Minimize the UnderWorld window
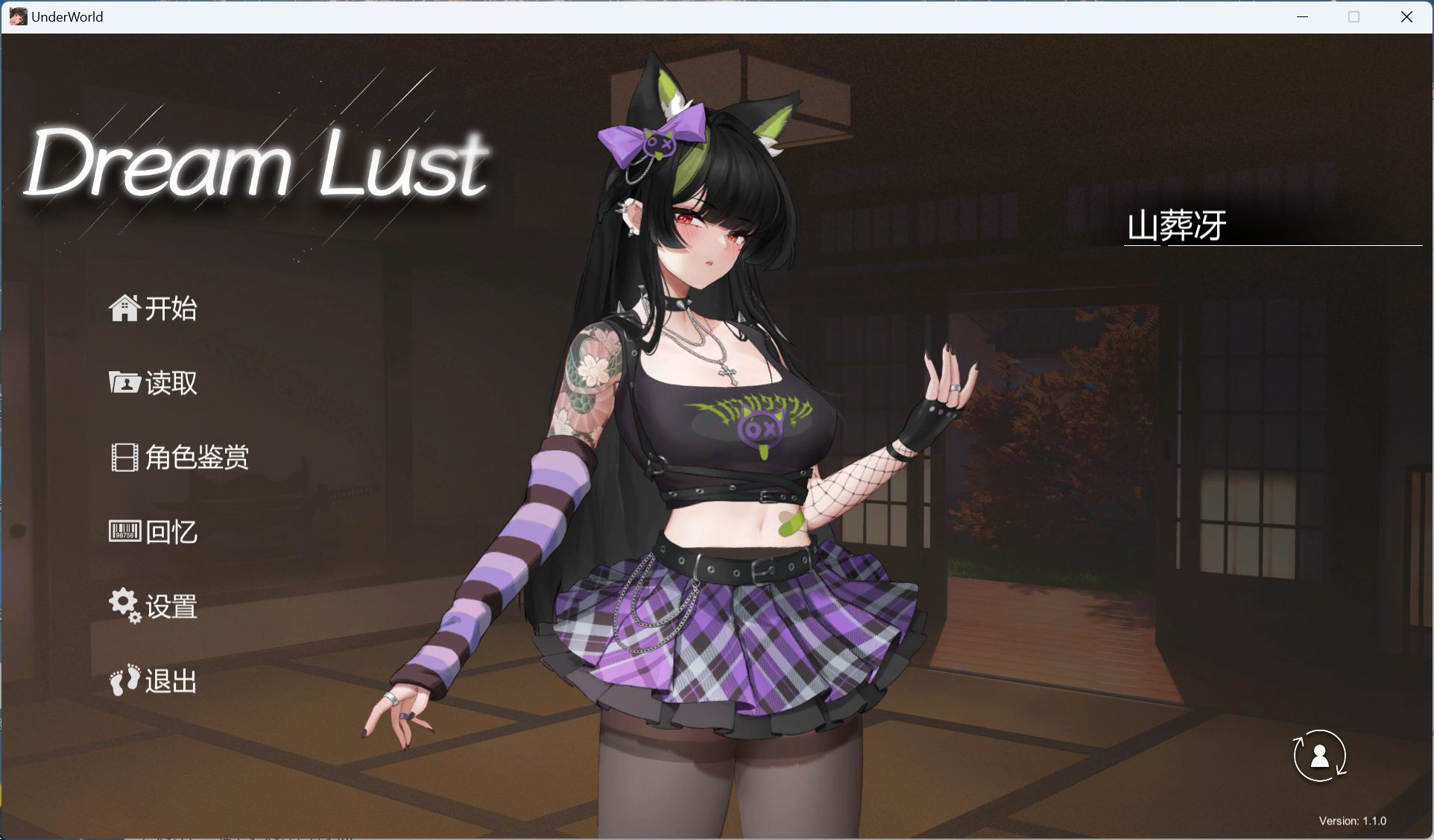Image resolution: width=1434 pixels, height=840 pixels. point(1302,16)
